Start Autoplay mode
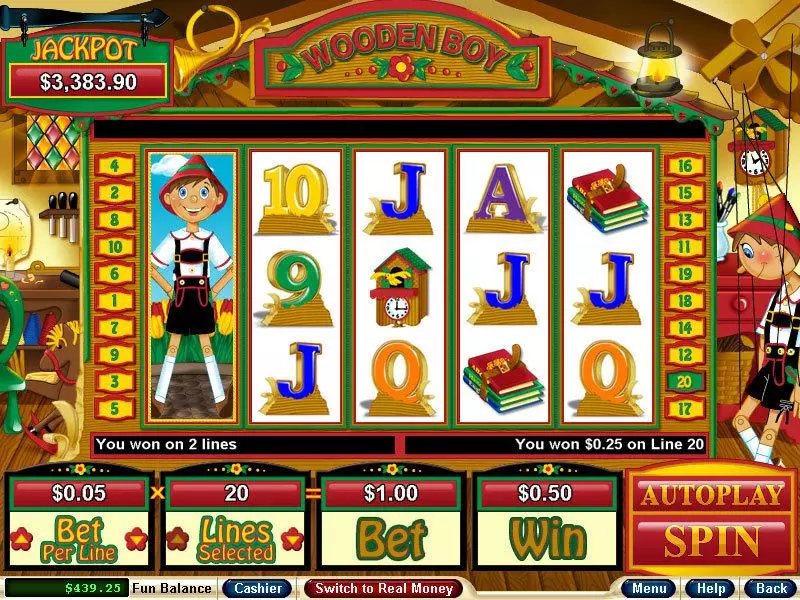The height and width of the screenshot is (600, 800). [x=712, y=495]
